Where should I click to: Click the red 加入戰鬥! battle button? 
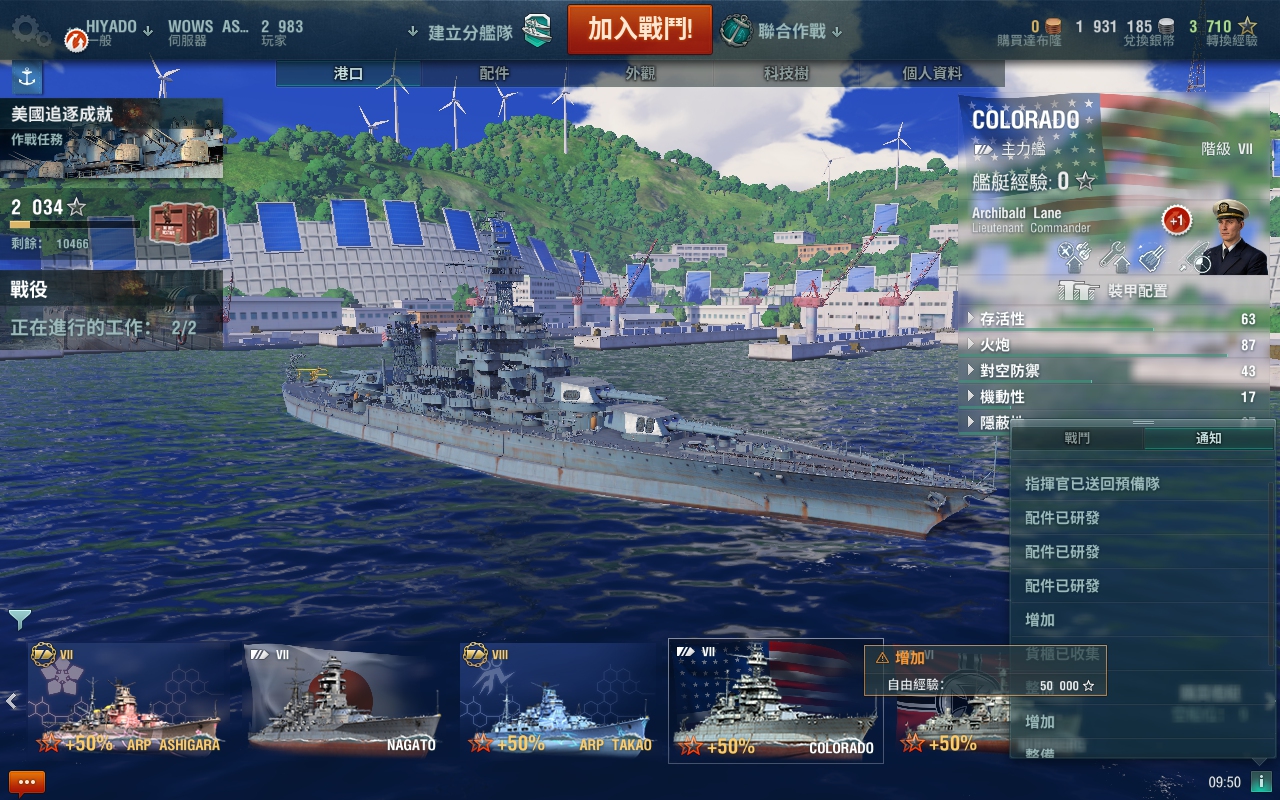[640, 30]
